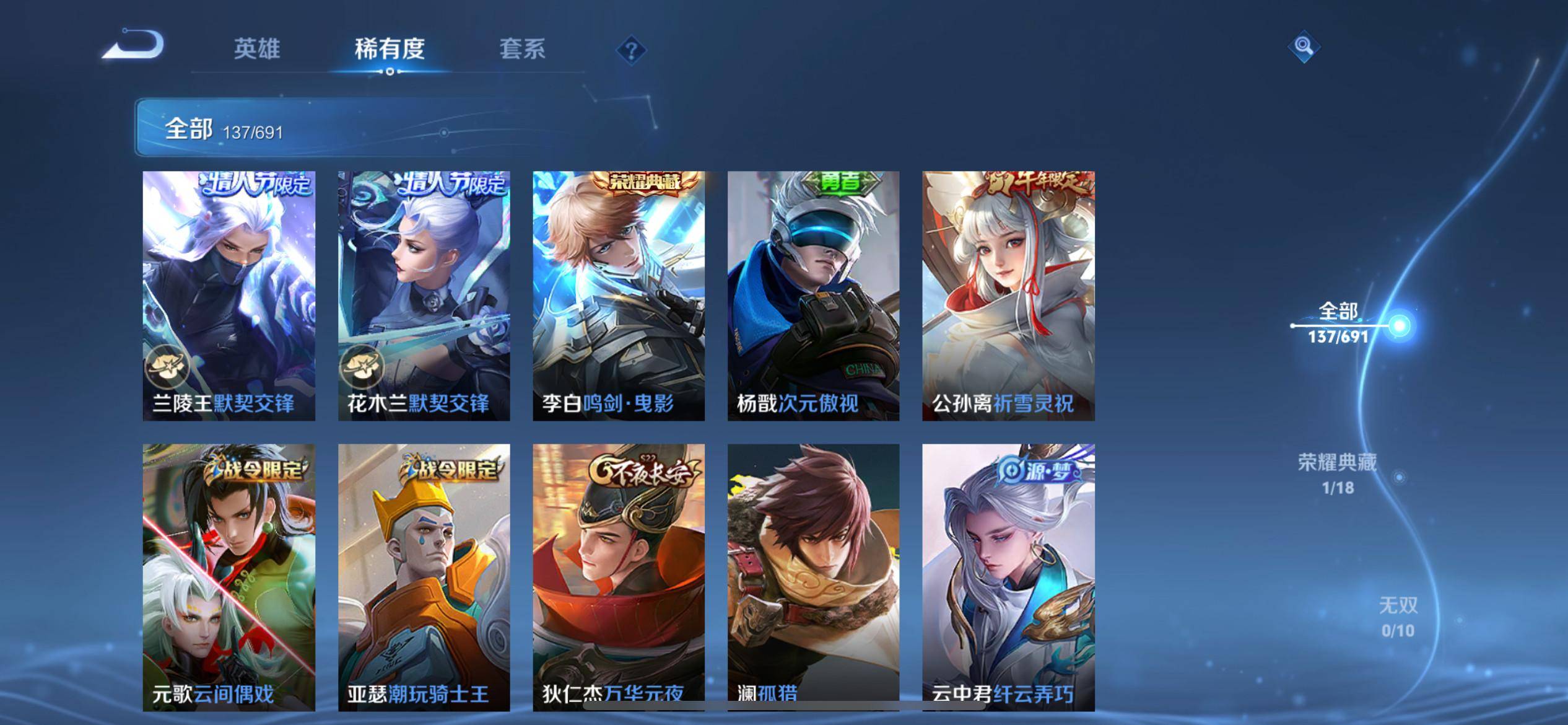The image size is (1568, 725).
Task: View the 公孙离 祈雪灵祝 skin card
Action: (x=1008, y=296)
